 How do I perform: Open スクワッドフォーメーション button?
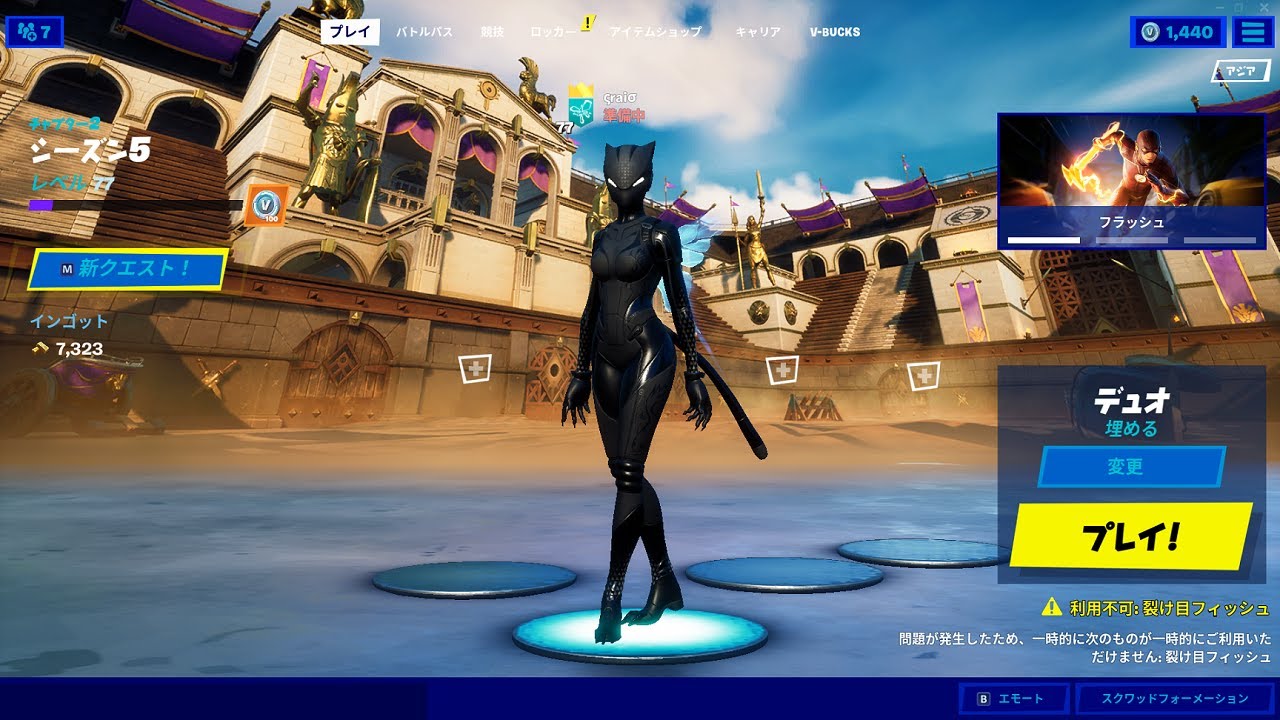(x=1174, y=699)
